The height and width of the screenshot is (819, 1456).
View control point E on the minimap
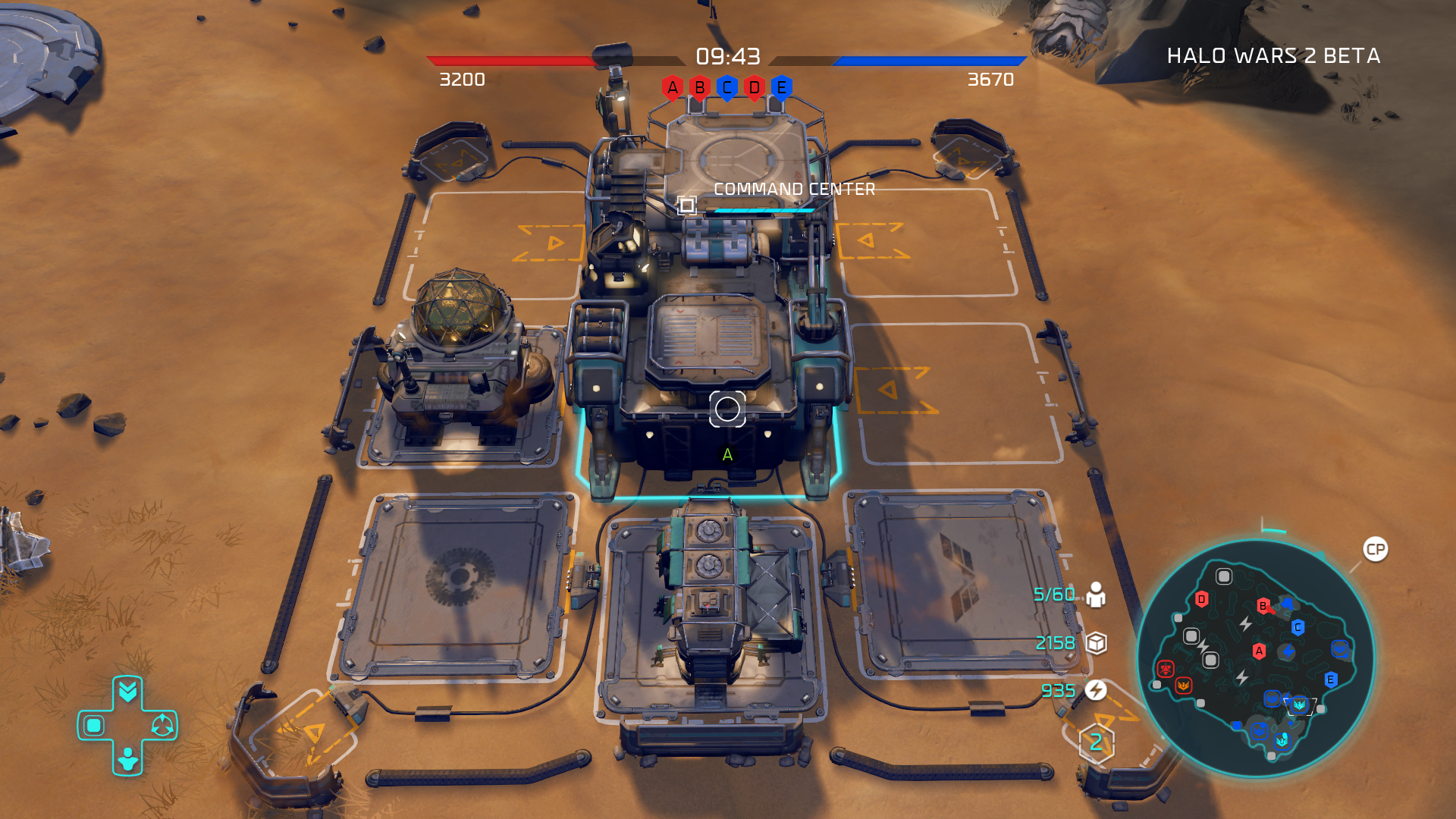tap(1330, 679)
